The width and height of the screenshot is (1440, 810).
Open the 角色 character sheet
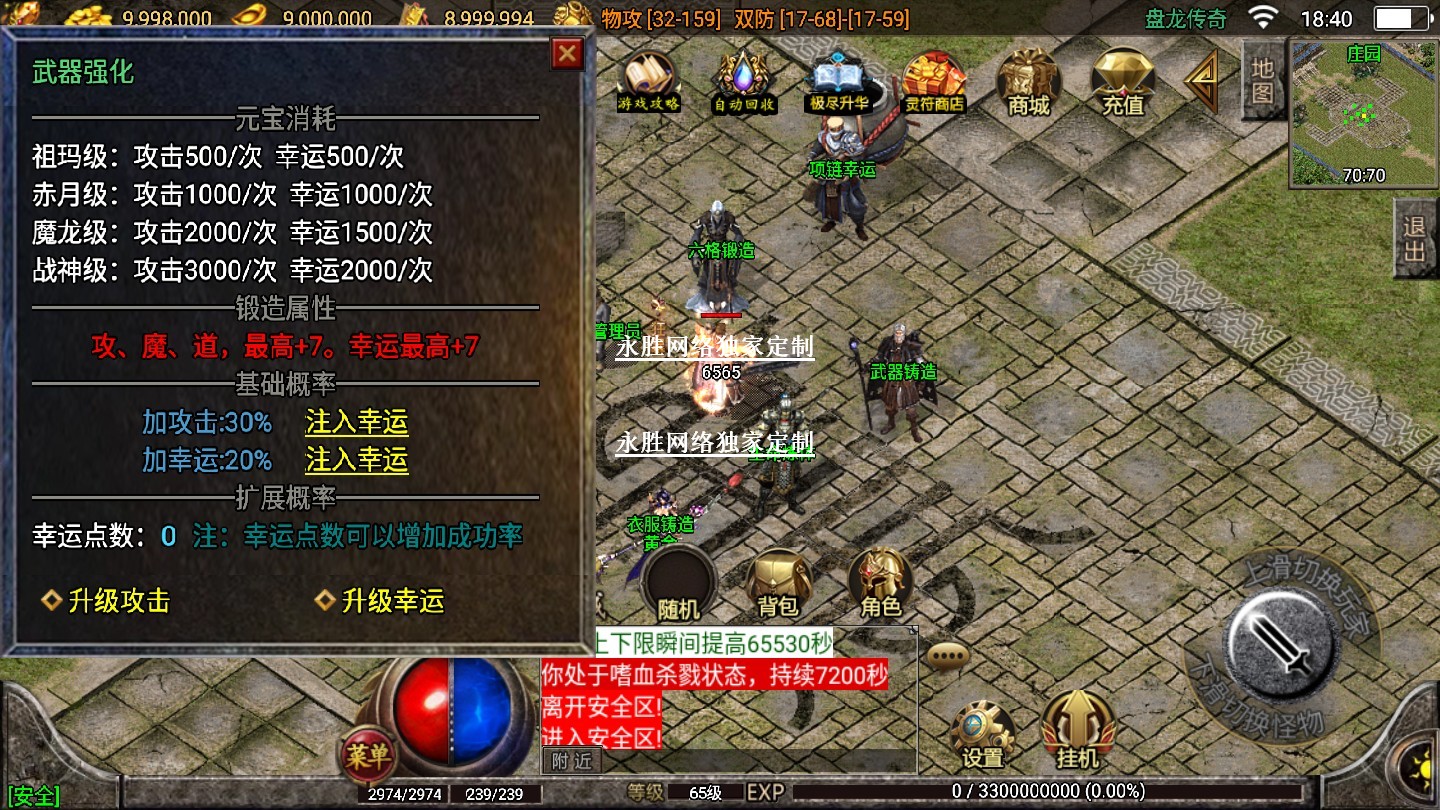[x=881, y=584]
